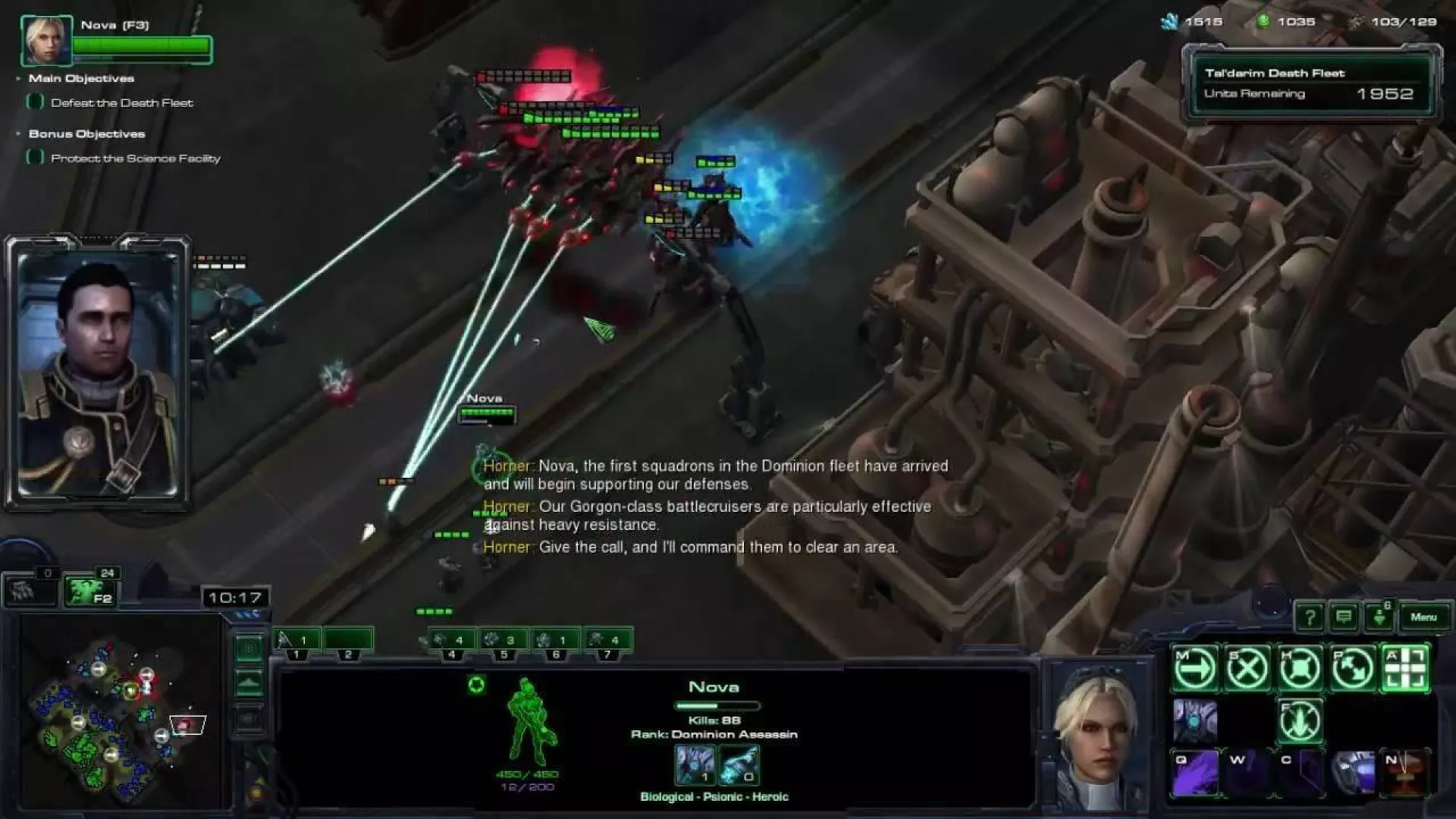The image size is (1456, 819).
Task: Issue the Stop command
Action: [1247, 669]
